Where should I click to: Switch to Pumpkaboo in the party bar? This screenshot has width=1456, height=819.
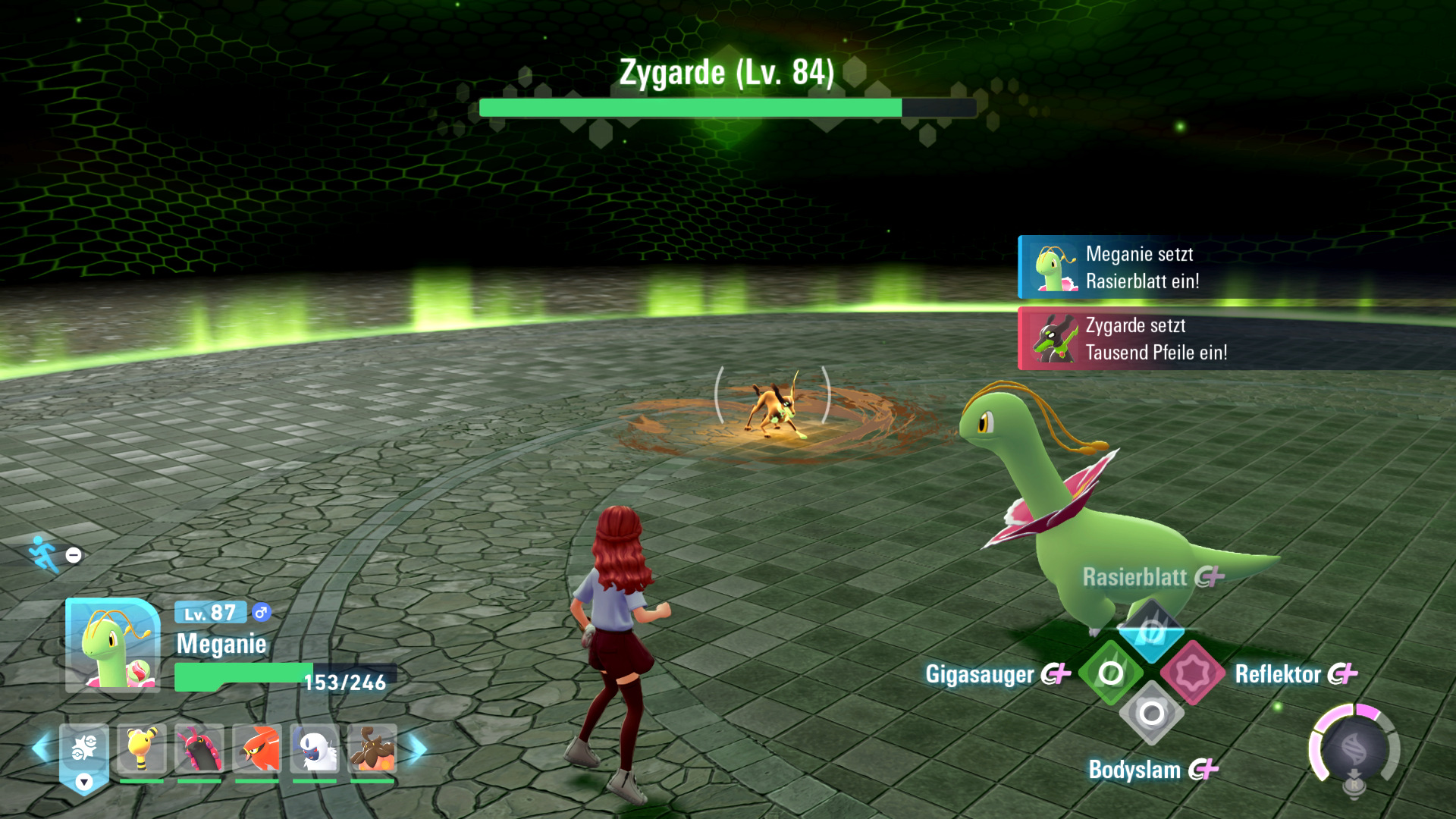[x=372, y=749]
